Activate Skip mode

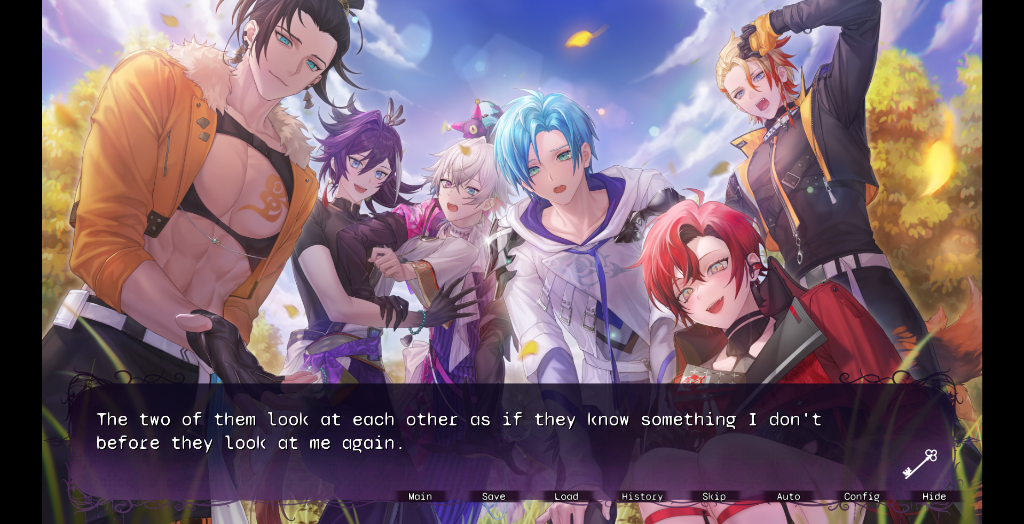[714, 497]
